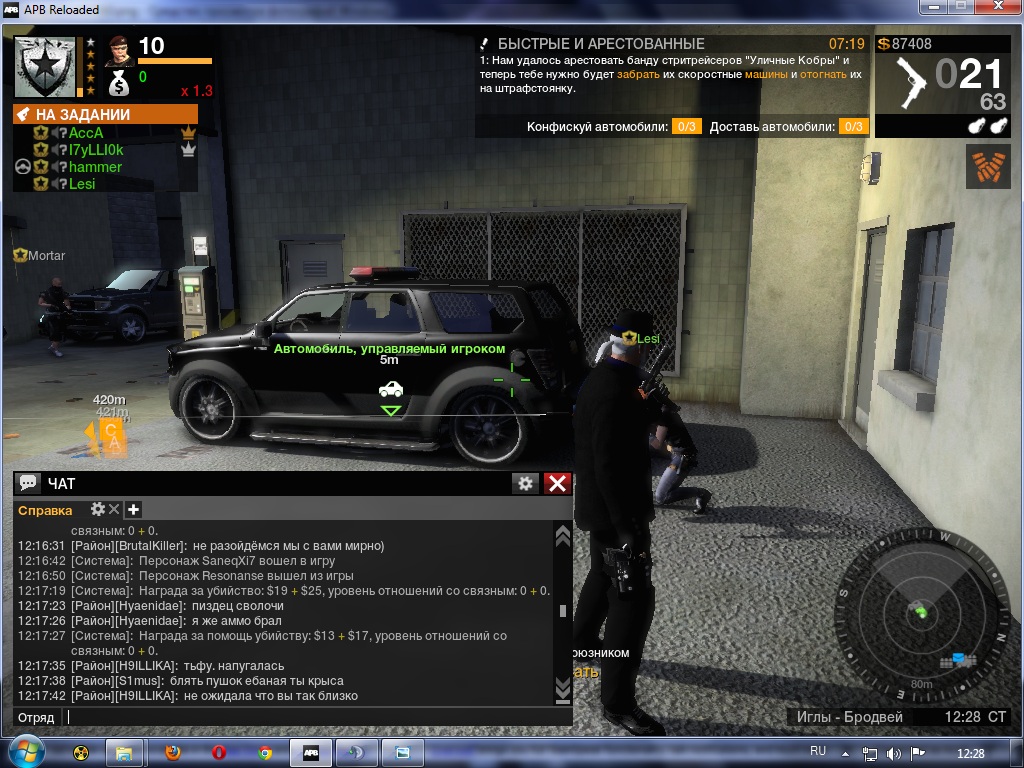Screen dimensions: 1024x768
Task: Click the НА ЗАДАНИИ group header
Action: coord(105,114)
